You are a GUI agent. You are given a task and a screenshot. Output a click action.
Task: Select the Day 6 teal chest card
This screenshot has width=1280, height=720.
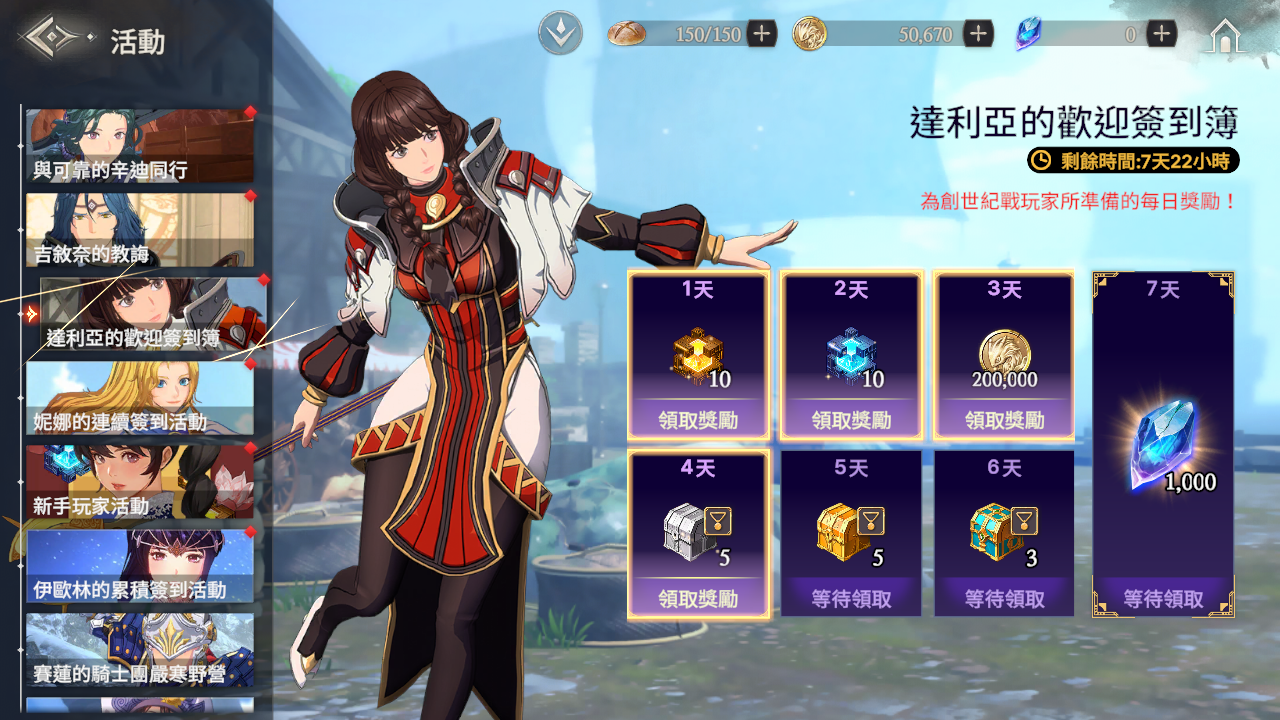[x=1004, y=533]
